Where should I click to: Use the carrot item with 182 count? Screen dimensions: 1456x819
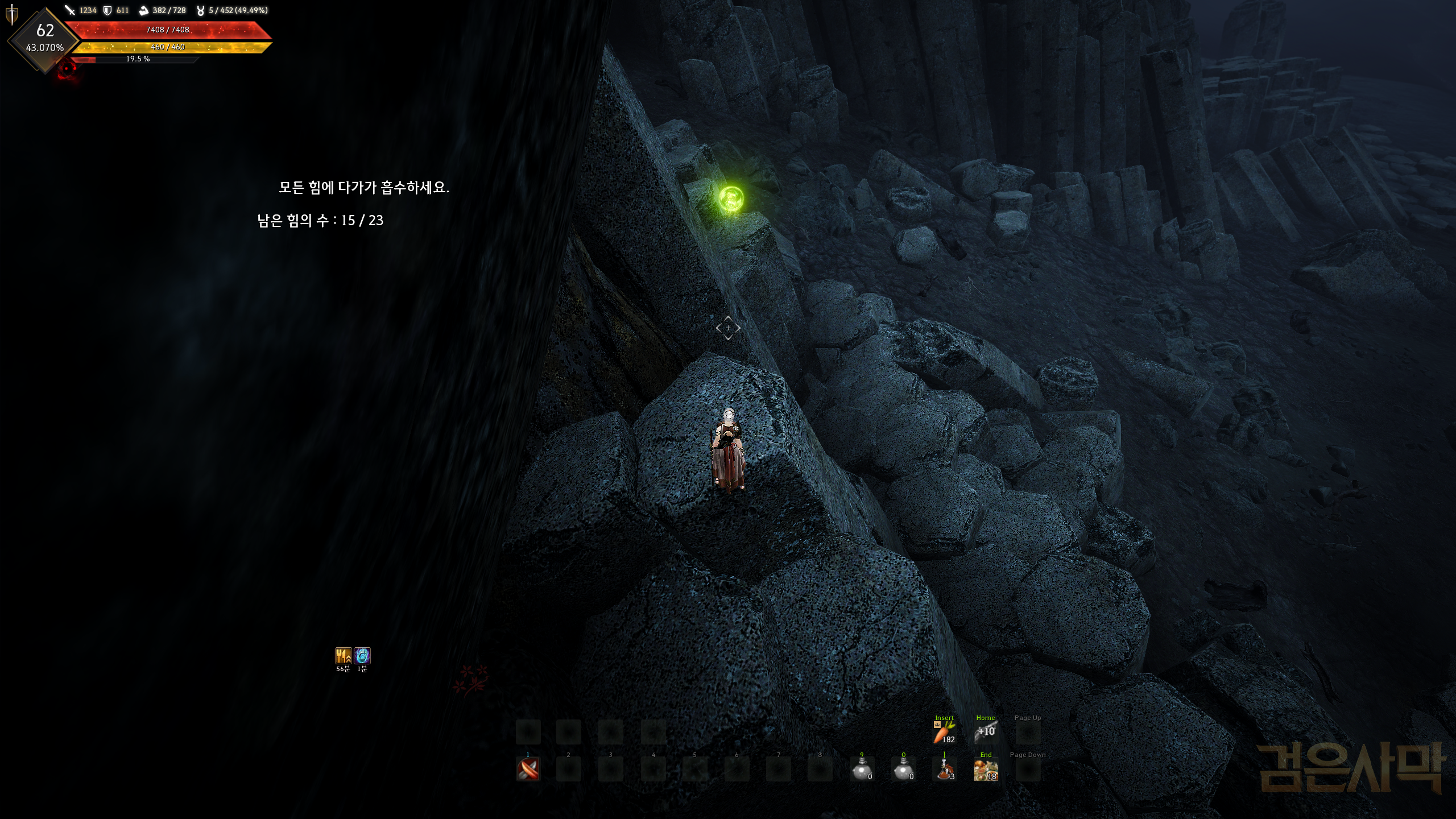[x=944, y=733]
